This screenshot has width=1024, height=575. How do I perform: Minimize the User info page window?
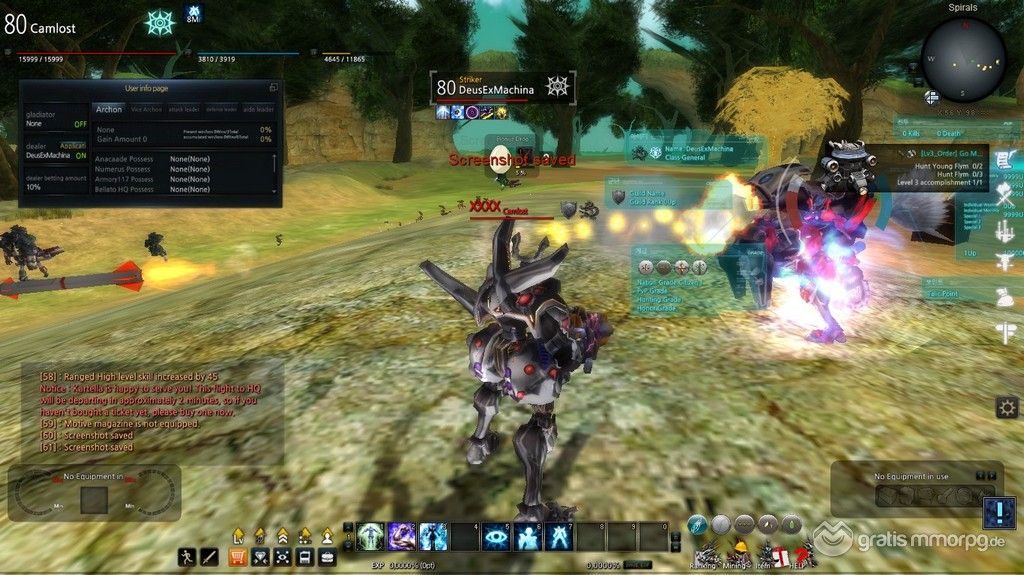click(273, 88)
